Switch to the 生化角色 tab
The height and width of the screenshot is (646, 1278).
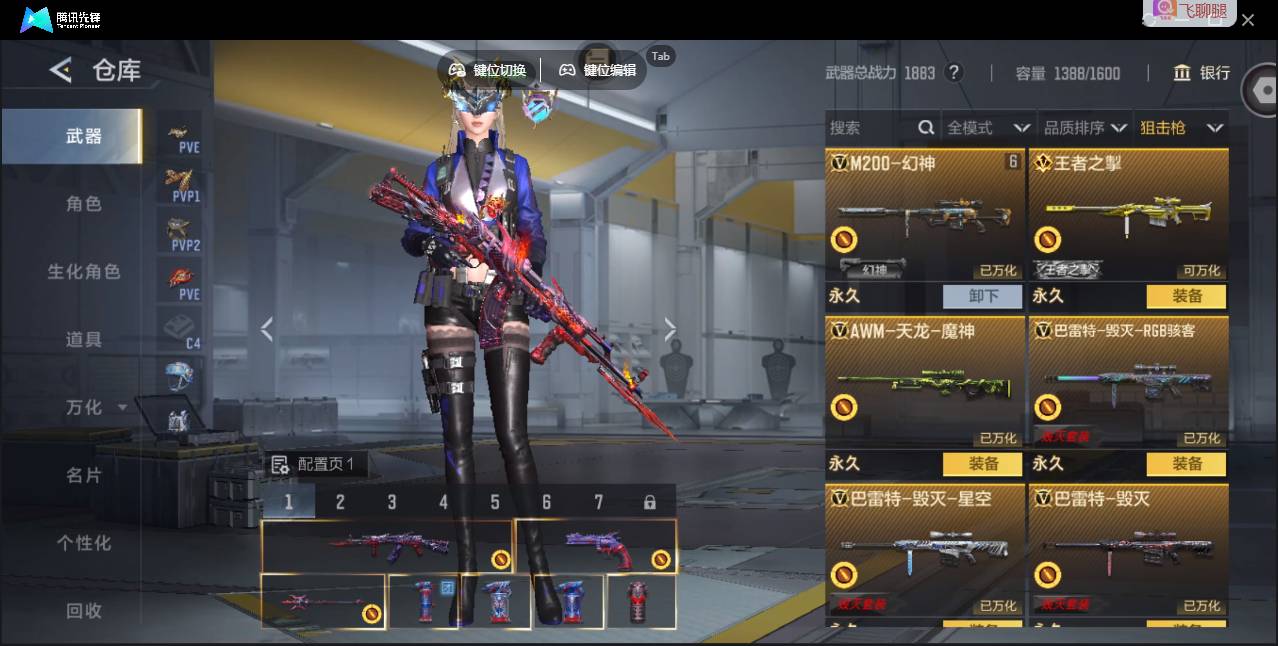(84, 272)
